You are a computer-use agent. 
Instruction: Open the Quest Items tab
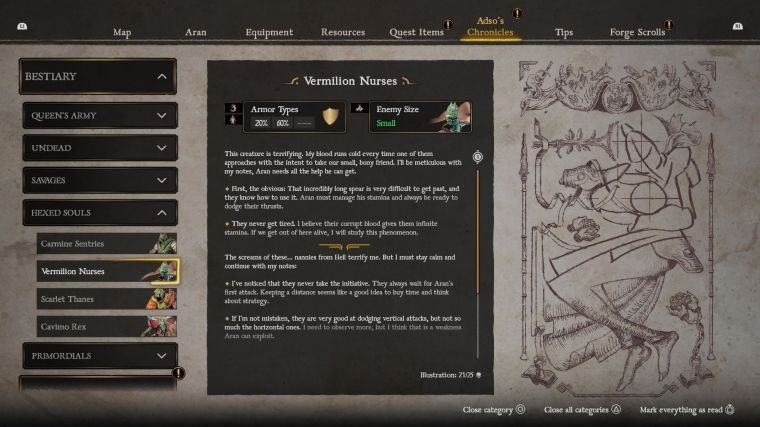tap(416, 32)
